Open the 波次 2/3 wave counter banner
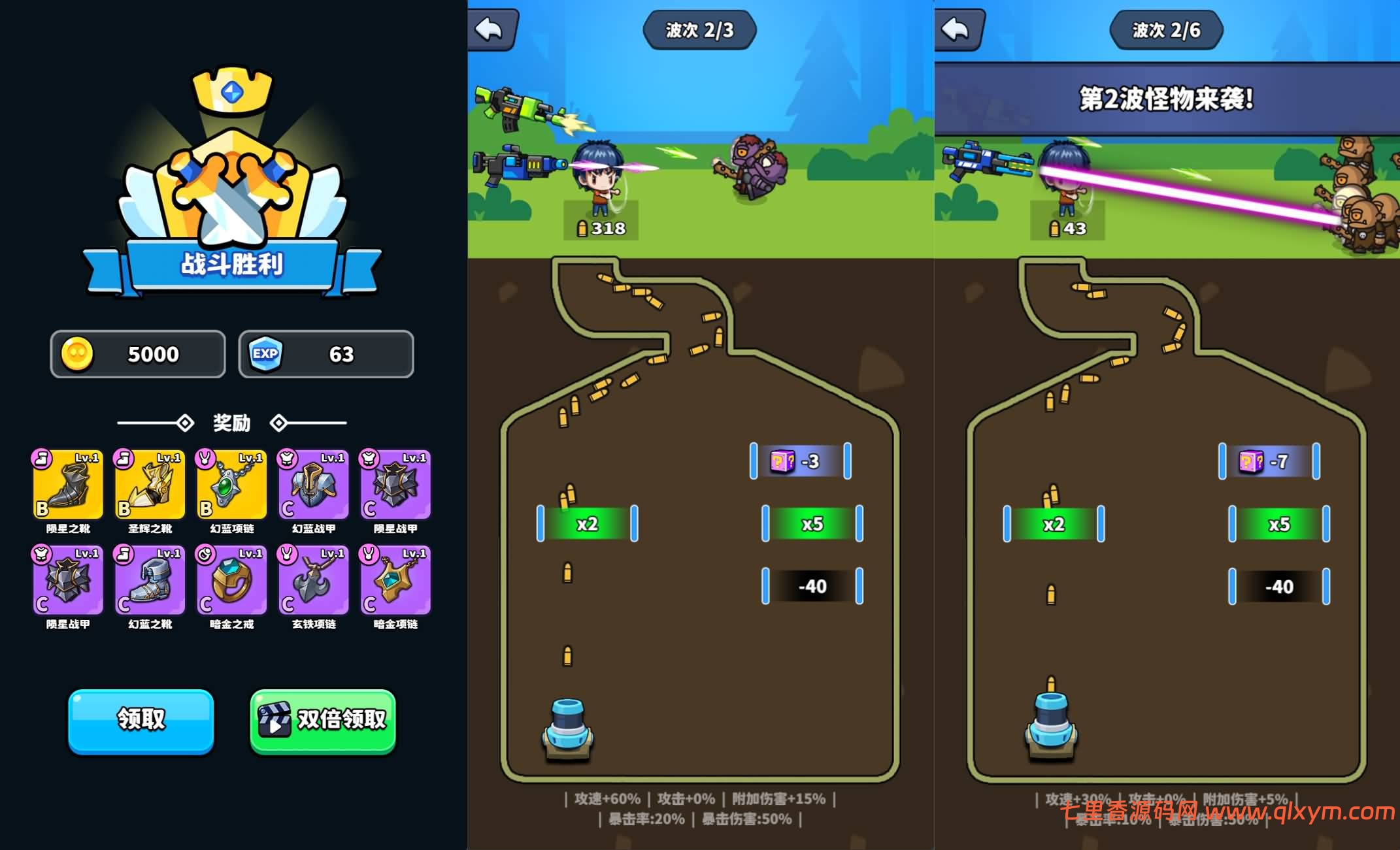This screenshot has height=850, width=1400. pos(699,29)
